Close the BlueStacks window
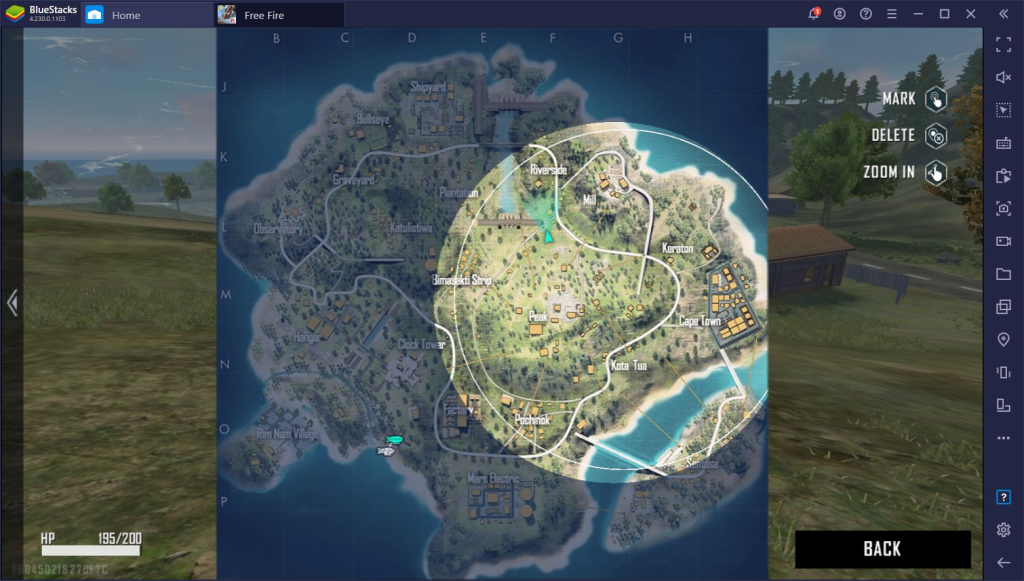 click(x=969, y=14)
